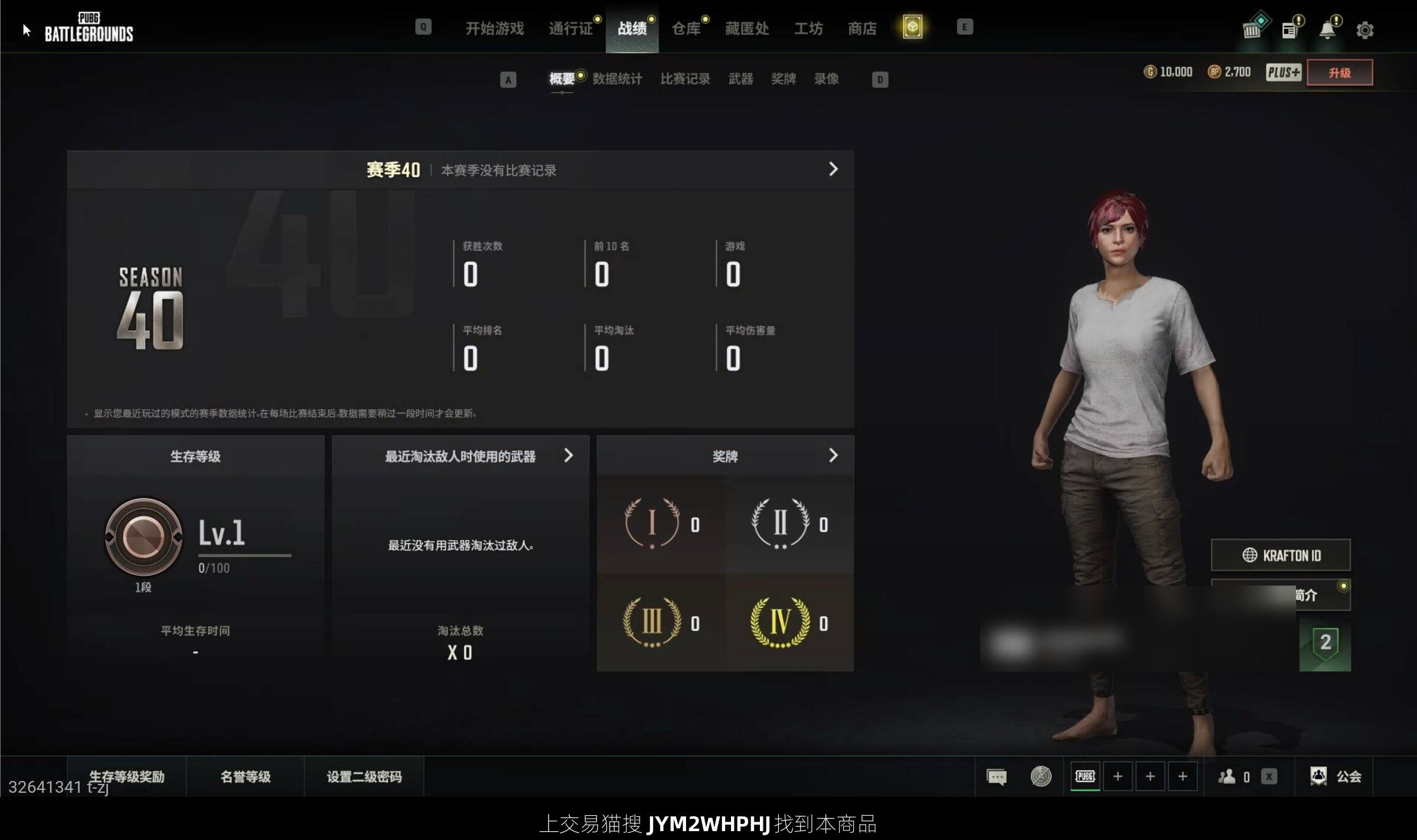Open the 开始游戏 menu

point(494,28)
